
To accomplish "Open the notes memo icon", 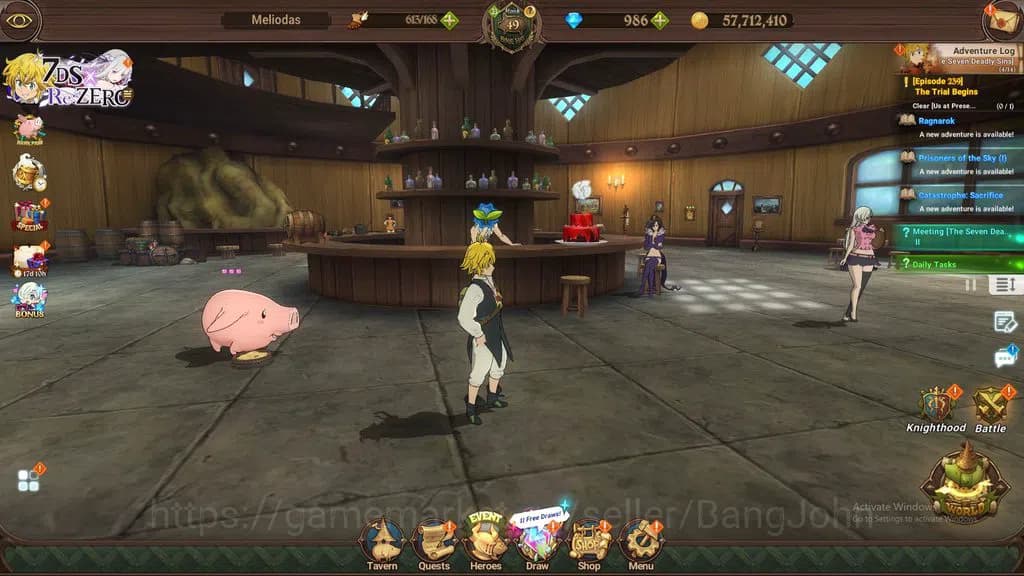I will 1004,321.
